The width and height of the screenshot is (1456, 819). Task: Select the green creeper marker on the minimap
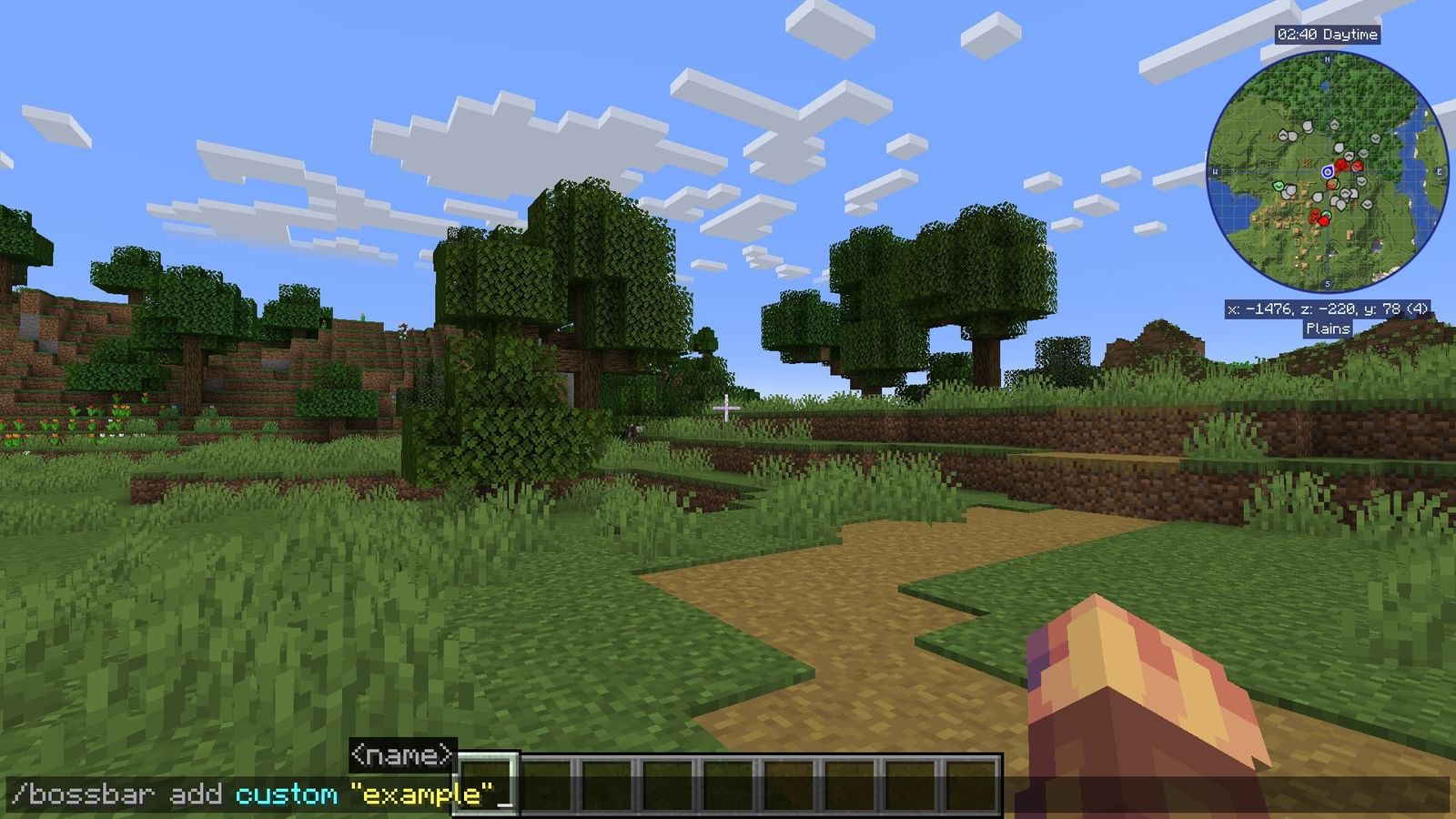[x=1278, y=186]
